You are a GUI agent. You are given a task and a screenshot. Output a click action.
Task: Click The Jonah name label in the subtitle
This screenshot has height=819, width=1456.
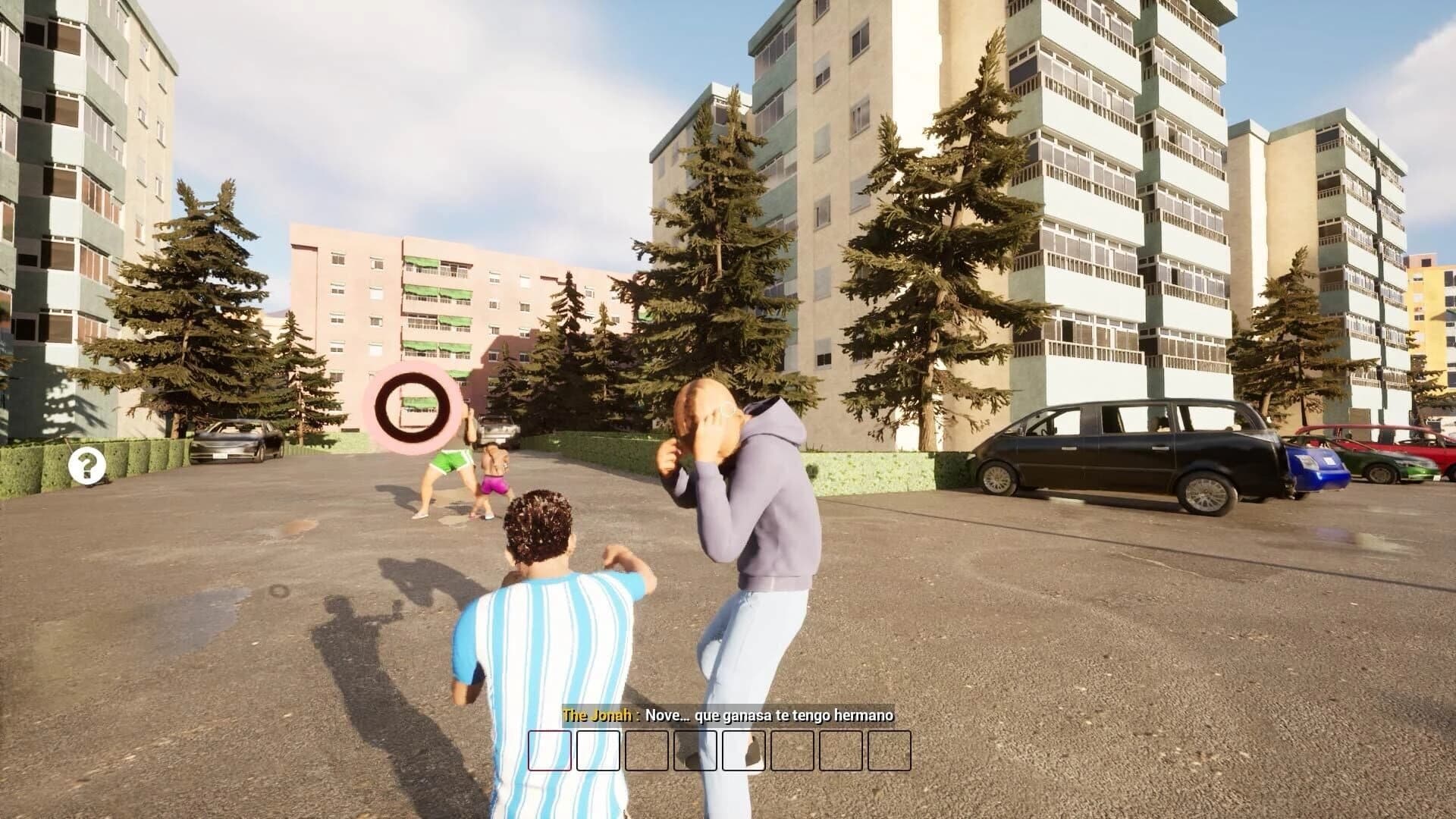[x=595, y=714]
